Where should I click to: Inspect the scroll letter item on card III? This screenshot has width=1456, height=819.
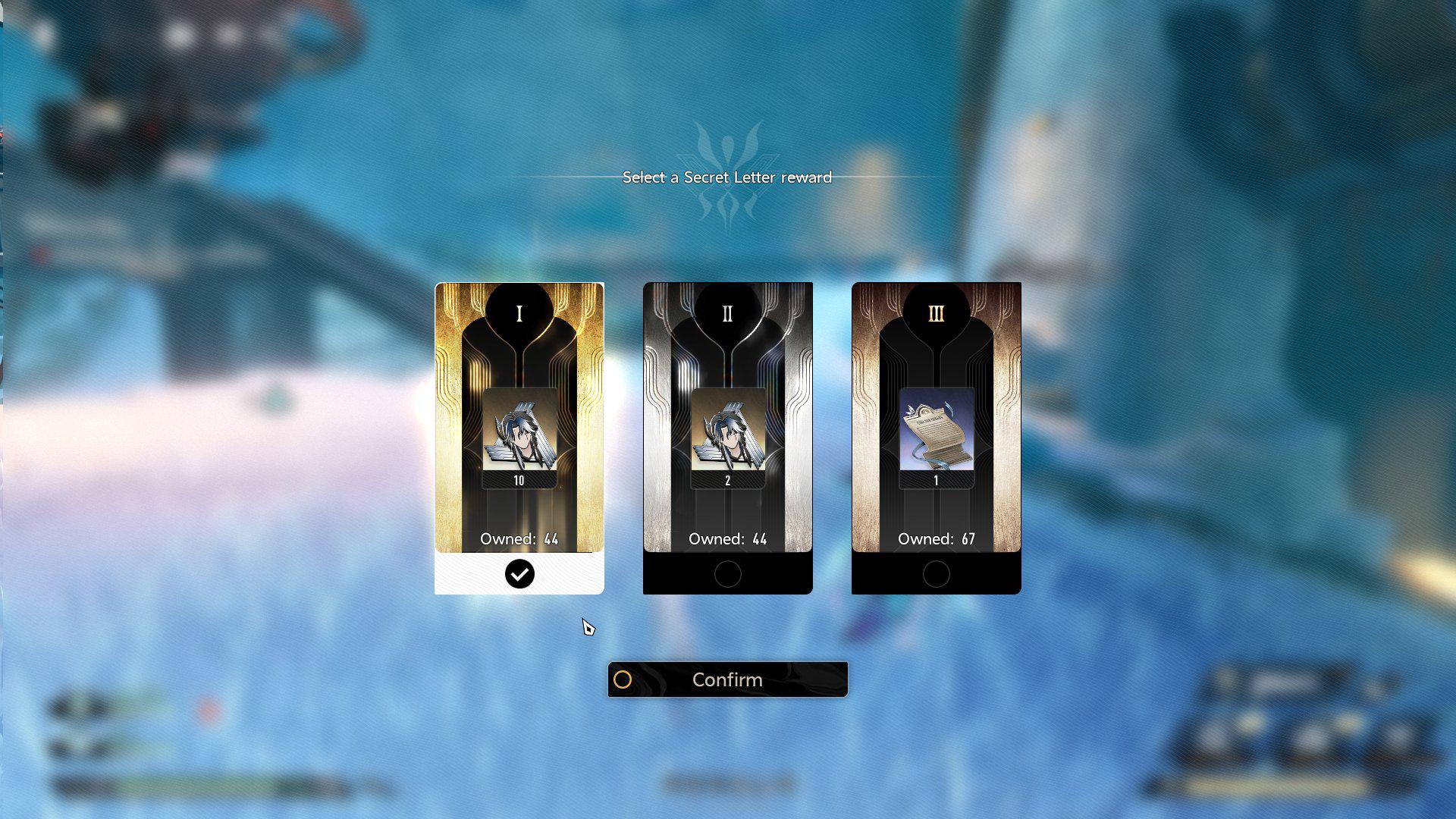936,431
